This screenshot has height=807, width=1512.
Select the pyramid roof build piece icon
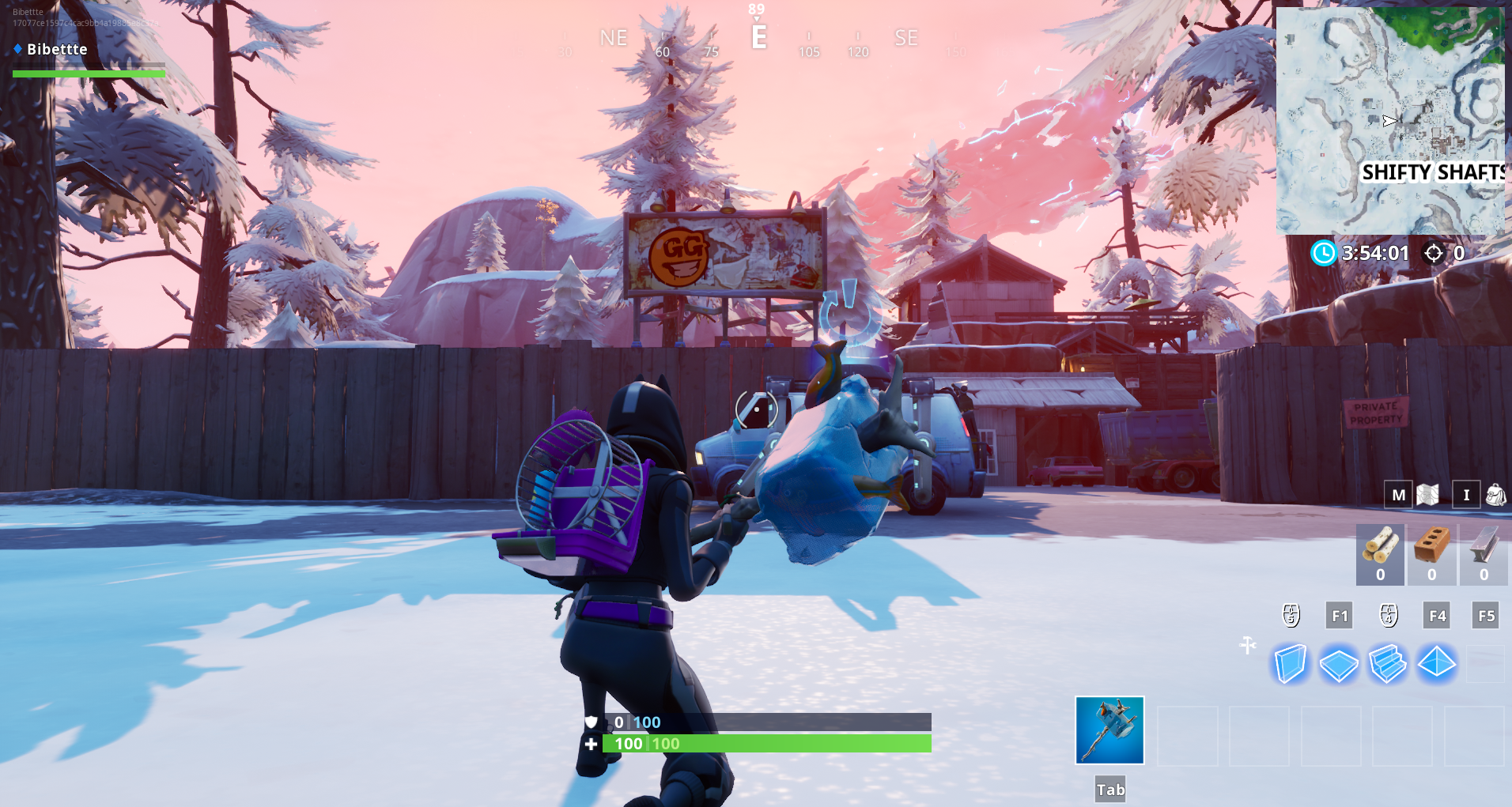(1437, 664)
